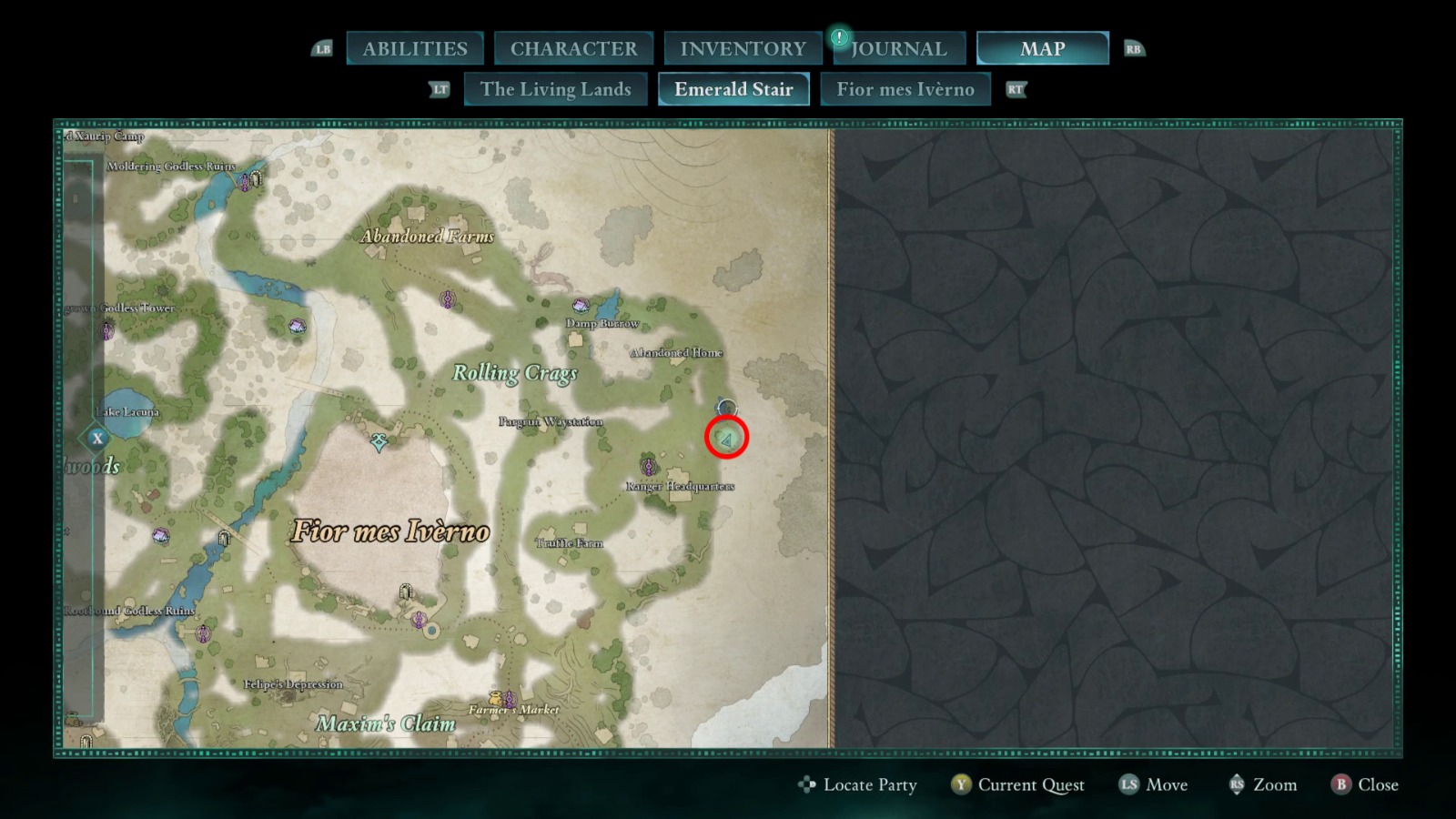Switch to the Fior mes Ivèrno map tab
This screenshot has height=819, width=1456.
coord(905,89)
